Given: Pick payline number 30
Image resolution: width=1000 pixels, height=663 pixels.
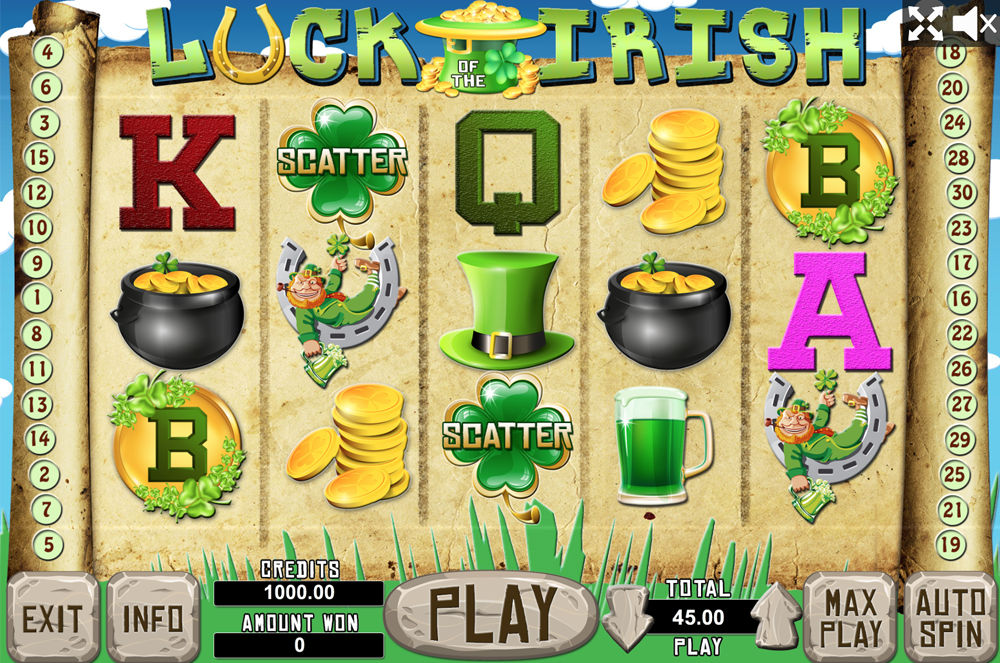Looking at the screenshot, I should [961, 193].
